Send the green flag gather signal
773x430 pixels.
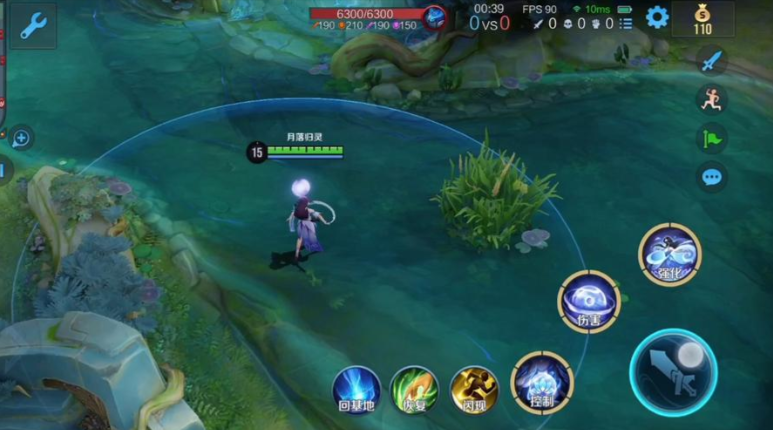(x=711, y=138)
